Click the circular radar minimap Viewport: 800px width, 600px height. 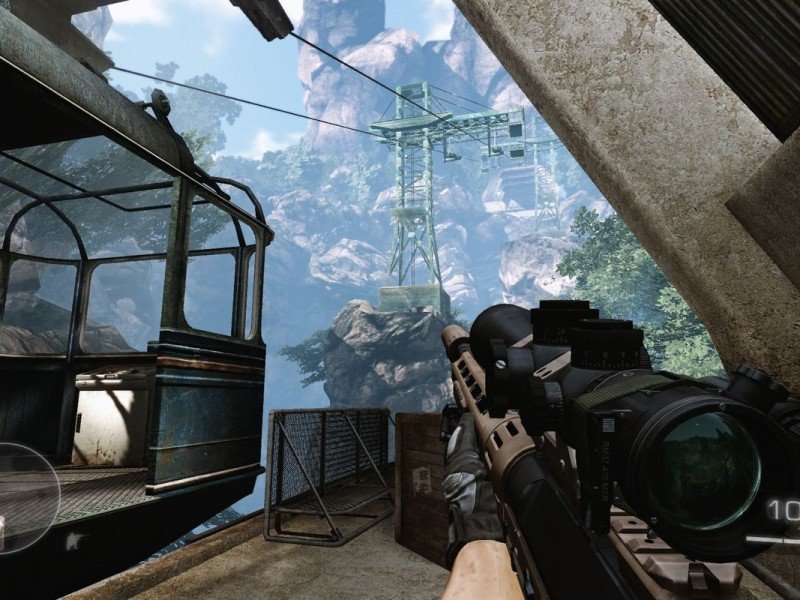pyautogui.click(x=22, y=497)
